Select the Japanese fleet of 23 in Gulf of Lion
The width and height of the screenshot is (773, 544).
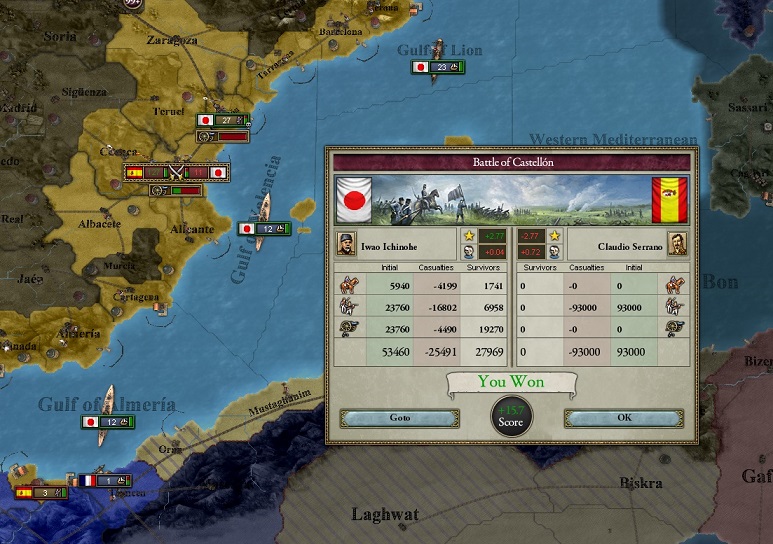tap(436, 67)
